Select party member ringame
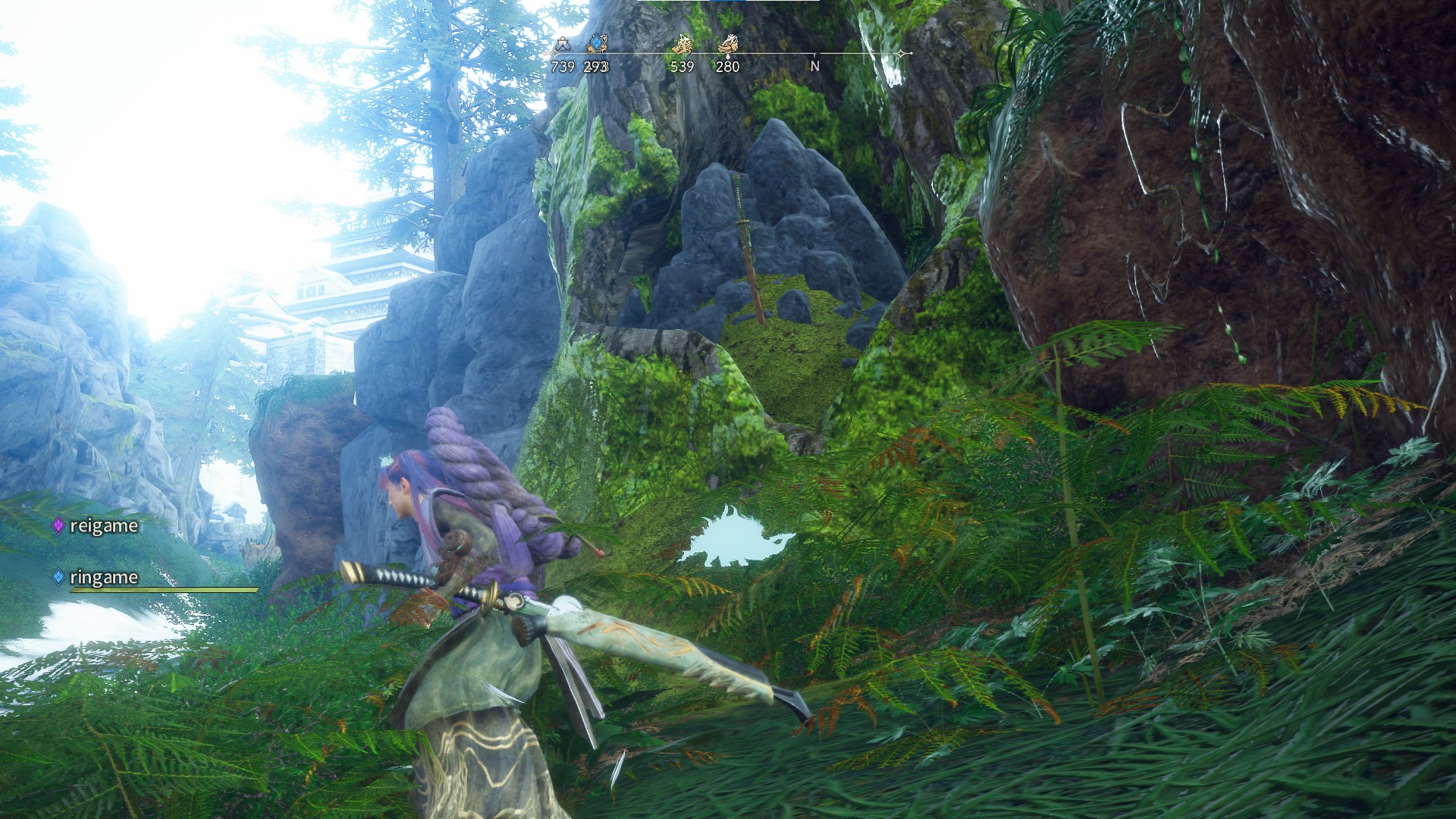This screenshot has height=819, width=1456. click(103, 577)
